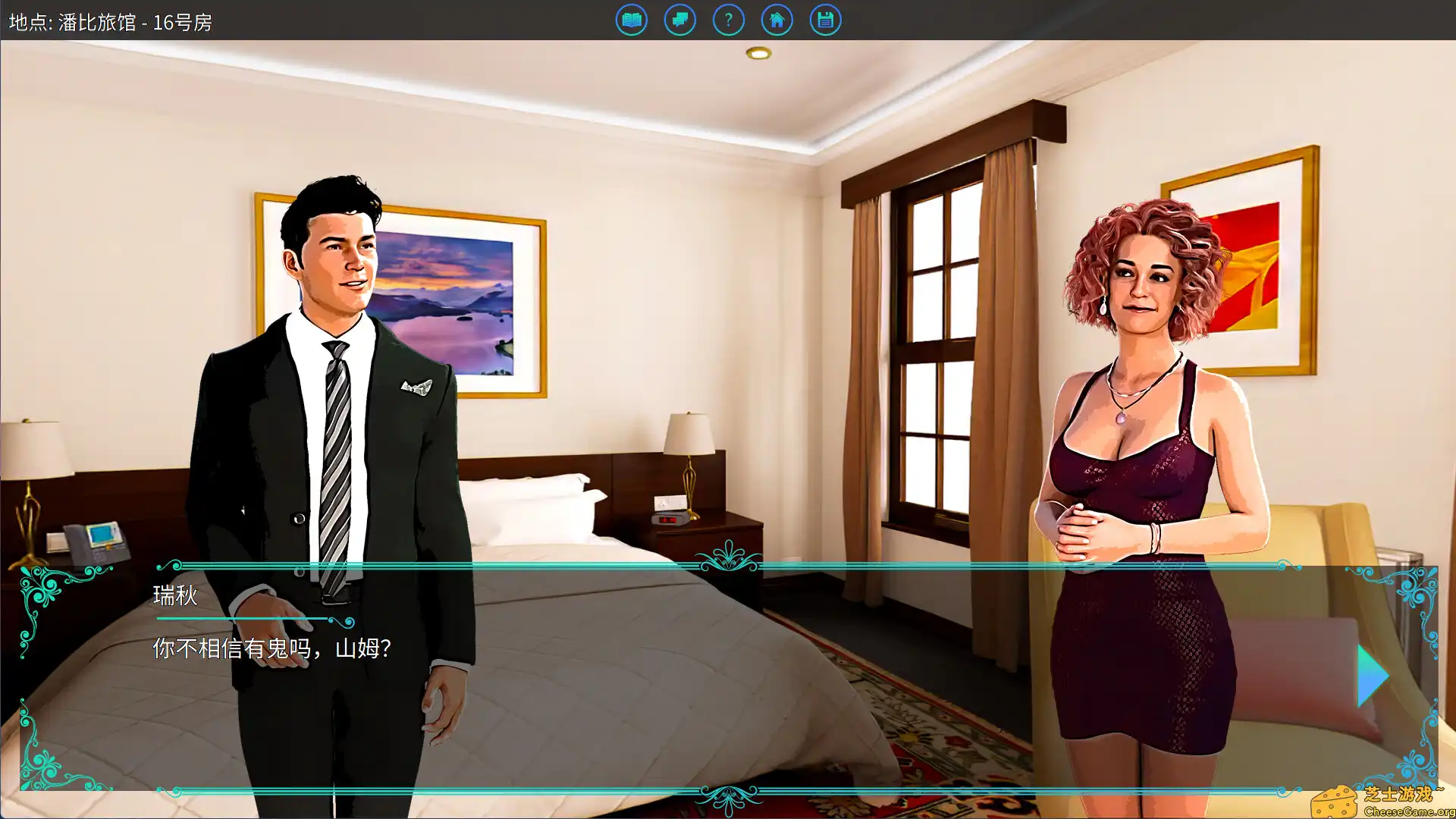Click the speaker name 瑞秋
This screenshot has width=1456, height=819.
tap(174, 597)
